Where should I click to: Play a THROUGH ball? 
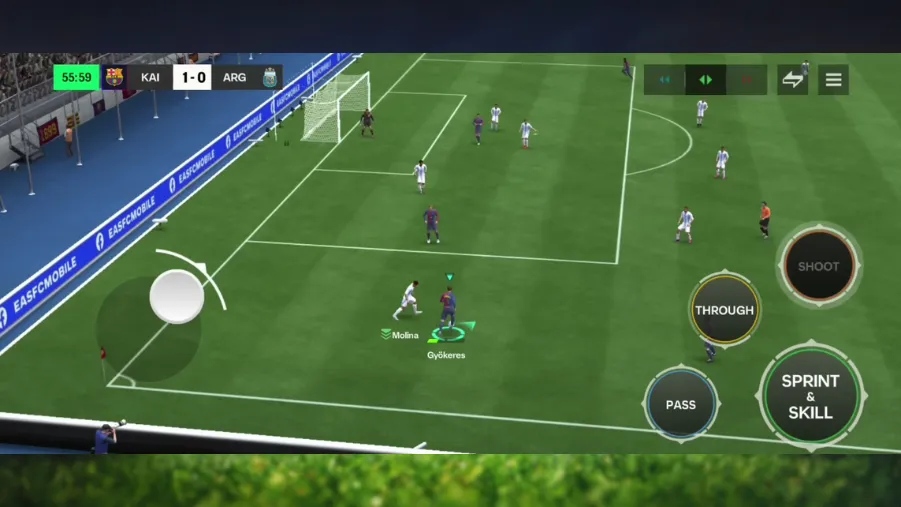pos(724,310)
